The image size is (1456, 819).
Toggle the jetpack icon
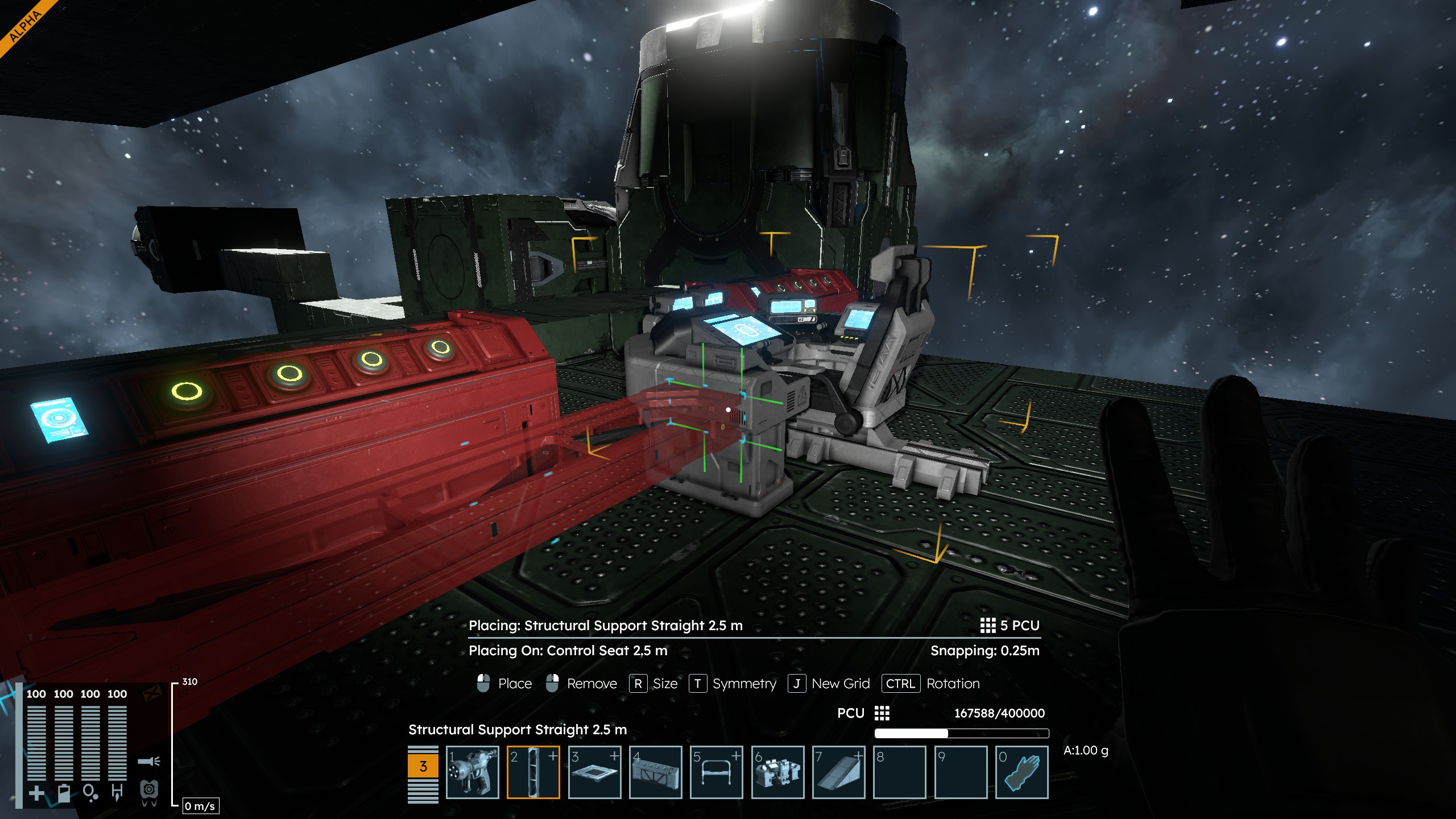tap(149, 791)
